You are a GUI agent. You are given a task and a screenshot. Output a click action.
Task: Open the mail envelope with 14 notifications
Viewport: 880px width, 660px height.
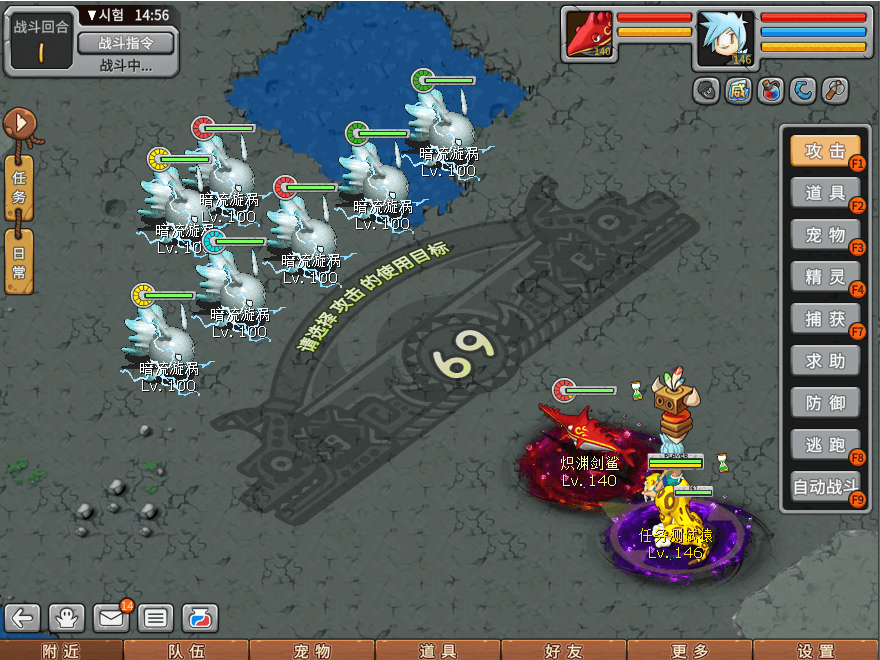click(x=112, y=617)
